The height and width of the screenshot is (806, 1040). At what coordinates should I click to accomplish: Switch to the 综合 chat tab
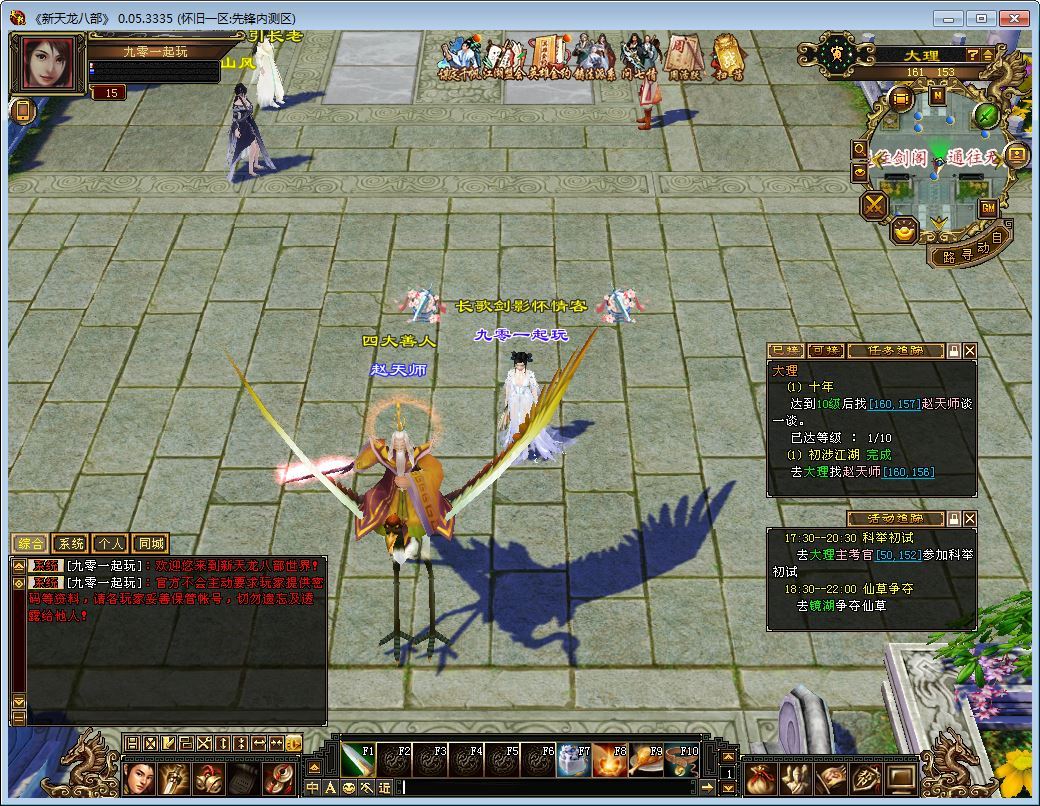tap(30, 544)
